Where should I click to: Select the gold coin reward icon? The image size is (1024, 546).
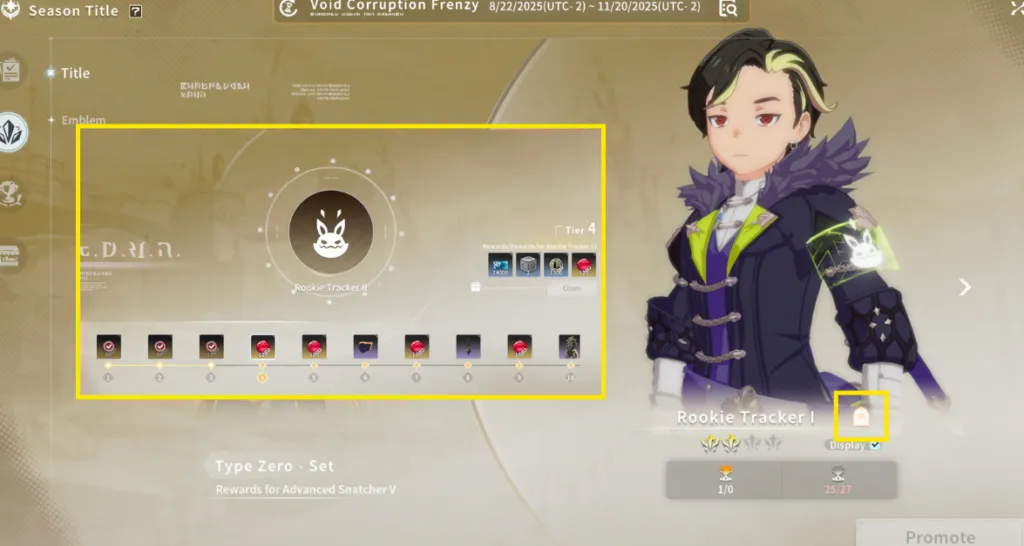[556, 264]
